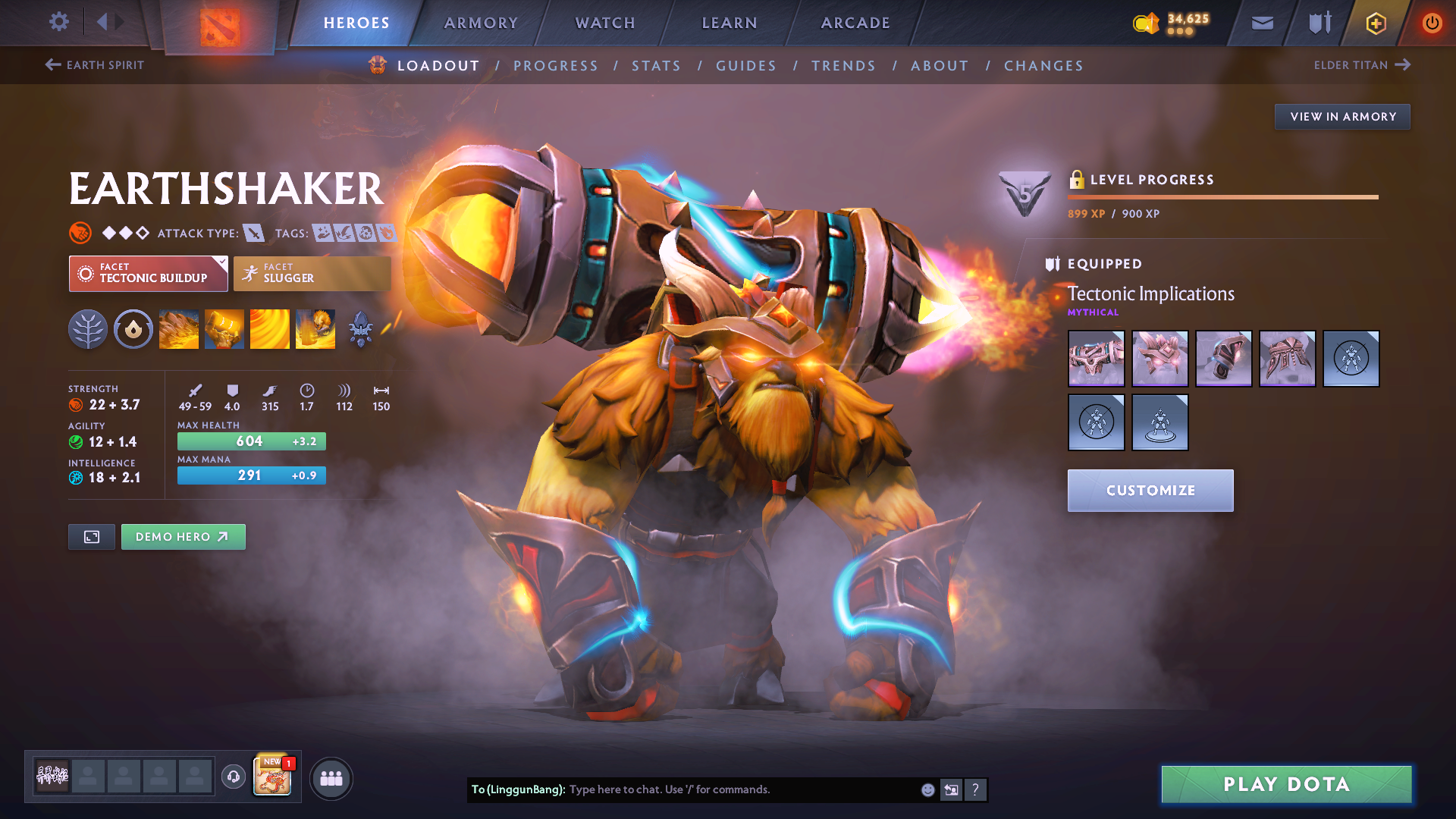Expand the hero portrait view
Viewport: 1456px width, 819px height.
[91, 536]
